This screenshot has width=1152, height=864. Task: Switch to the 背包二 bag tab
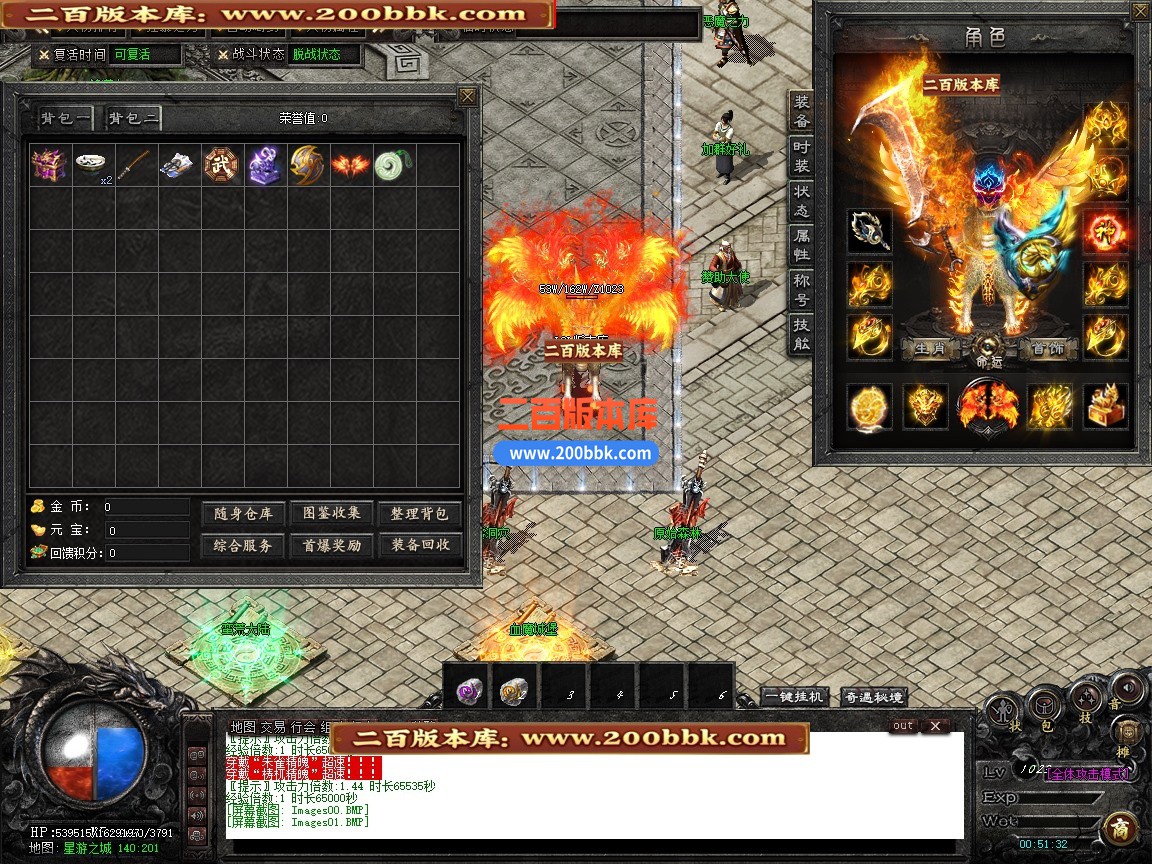click(x=134, y=119)
